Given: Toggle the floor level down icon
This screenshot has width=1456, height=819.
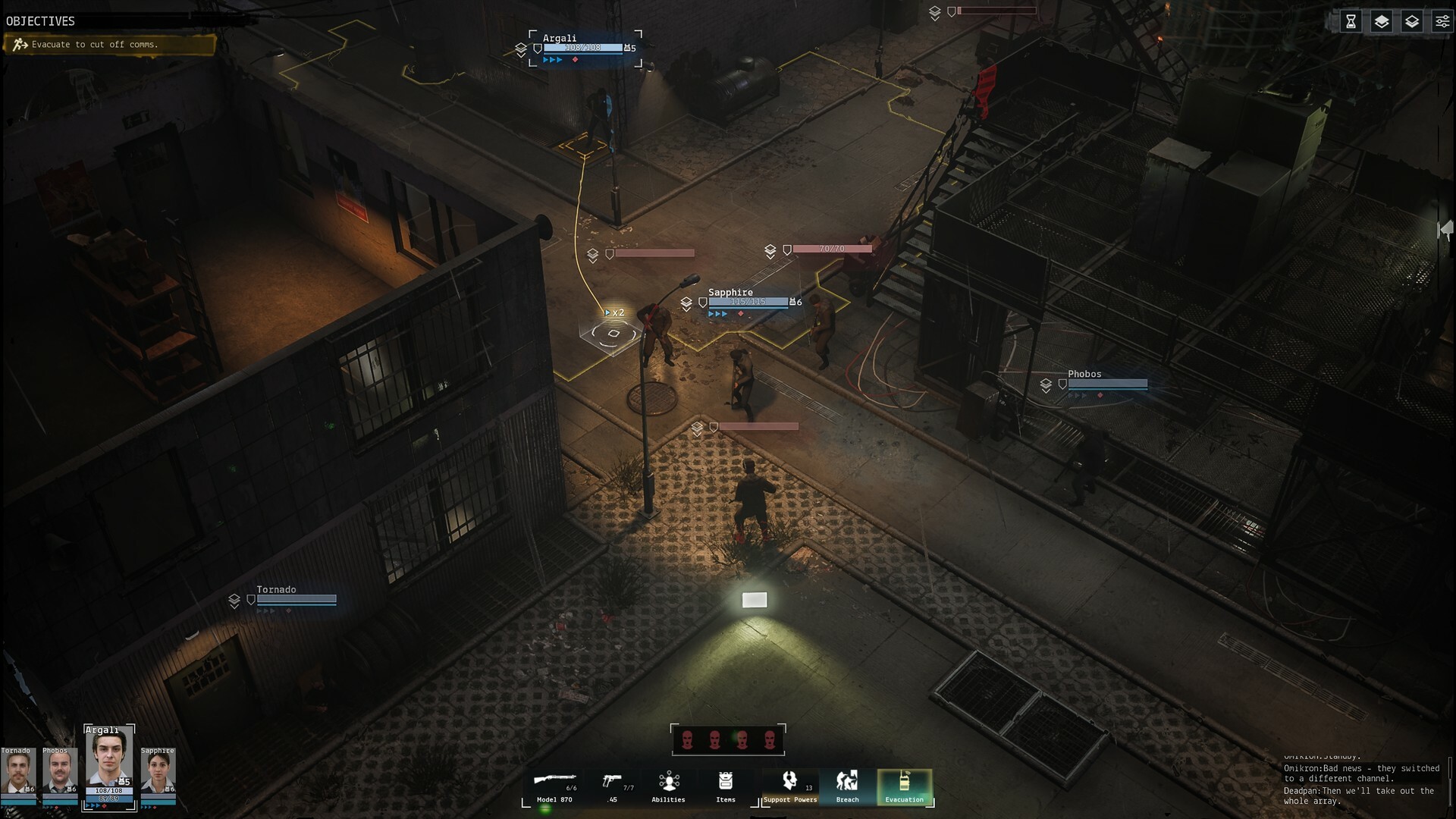Looking at the screenshot, I should point(1412,21).
